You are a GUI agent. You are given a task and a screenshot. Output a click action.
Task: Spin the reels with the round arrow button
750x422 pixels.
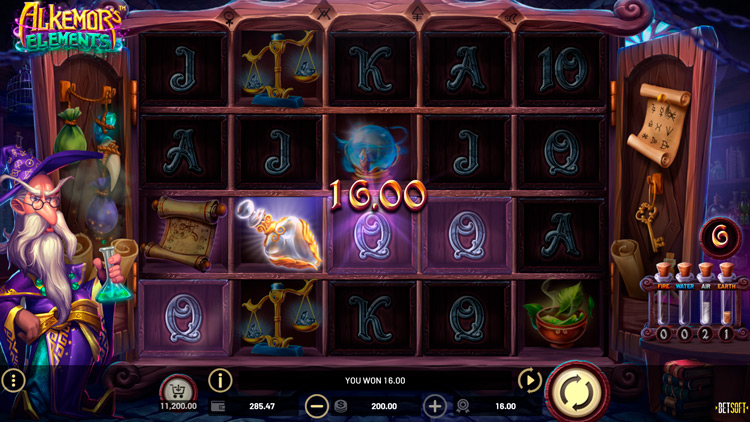point(576,390)
